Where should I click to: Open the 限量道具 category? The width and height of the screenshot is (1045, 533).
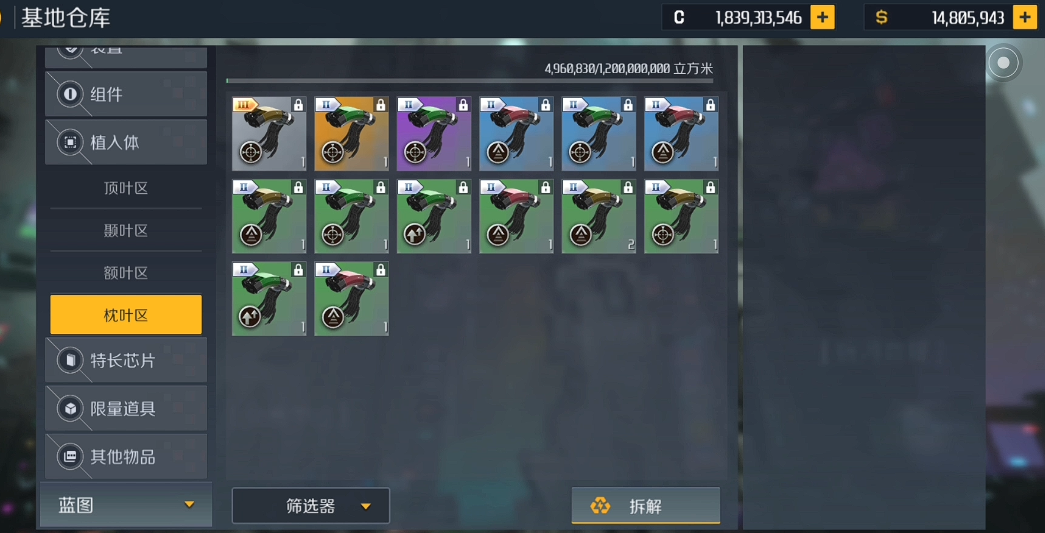(x=126, y=408)
